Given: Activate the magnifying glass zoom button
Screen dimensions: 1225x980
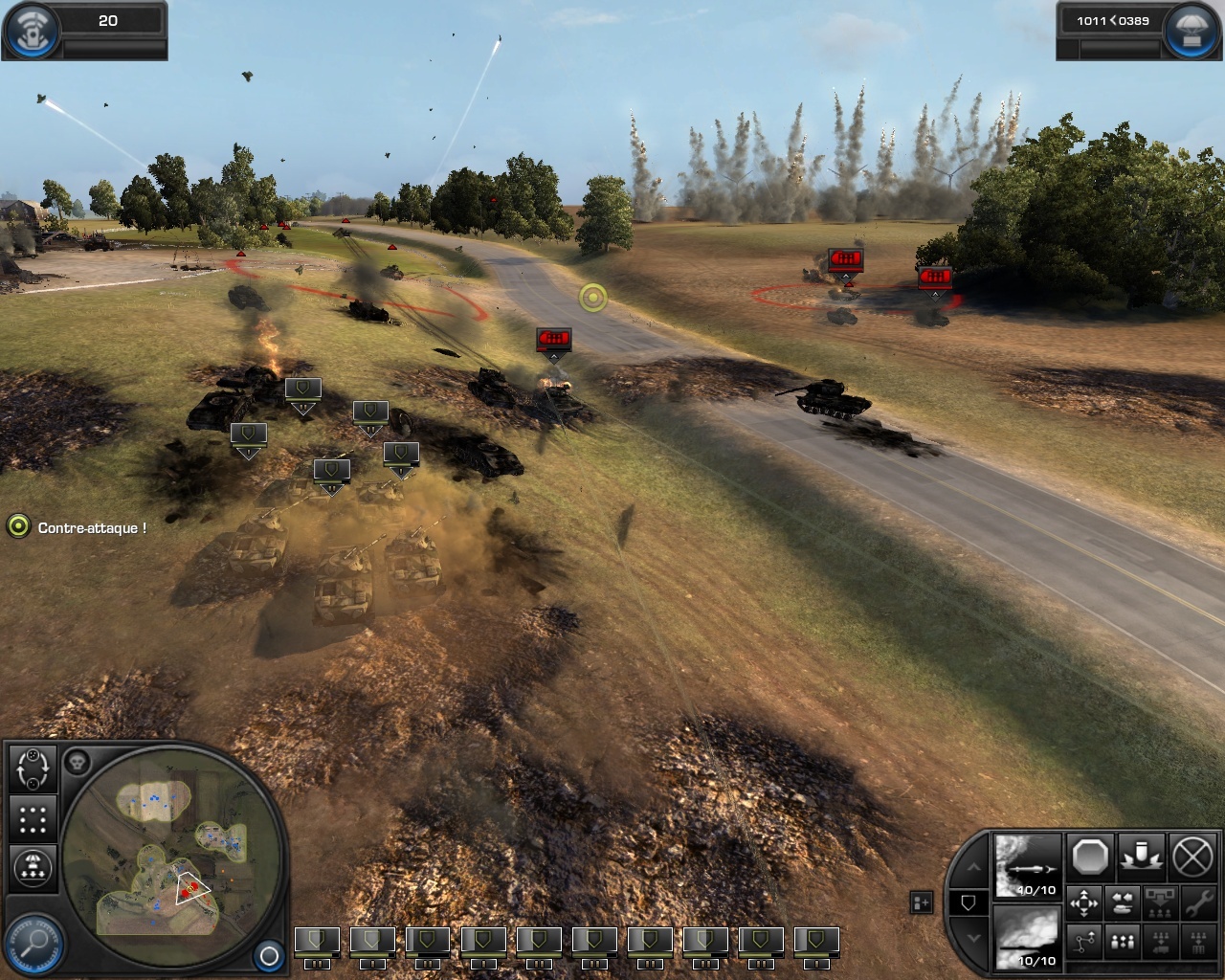Looking at the screenshot, I should [34, 941].
